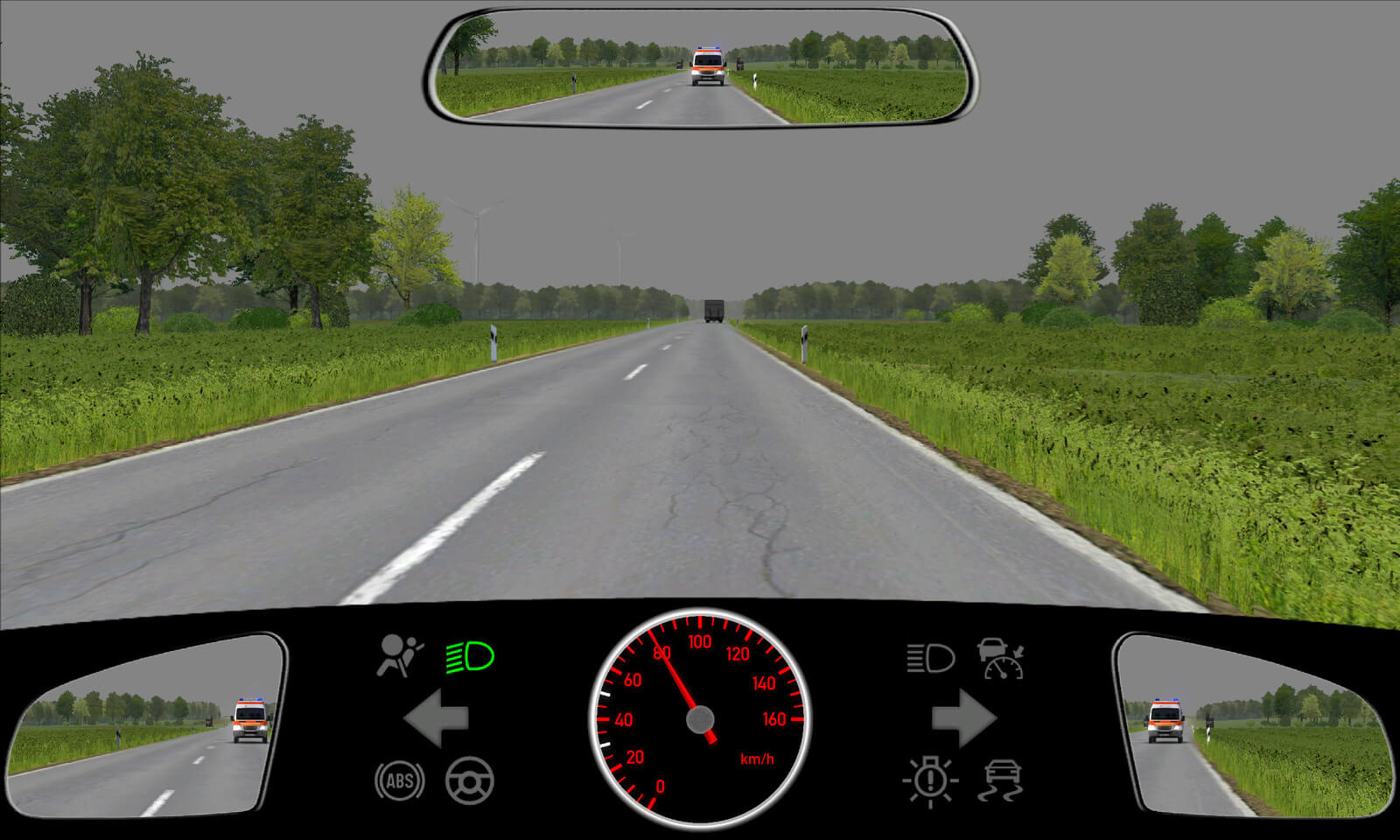Screen dimensions: 1400x840
Task: Click the cruise control speedometer car icon
Action: point(1001,658)
